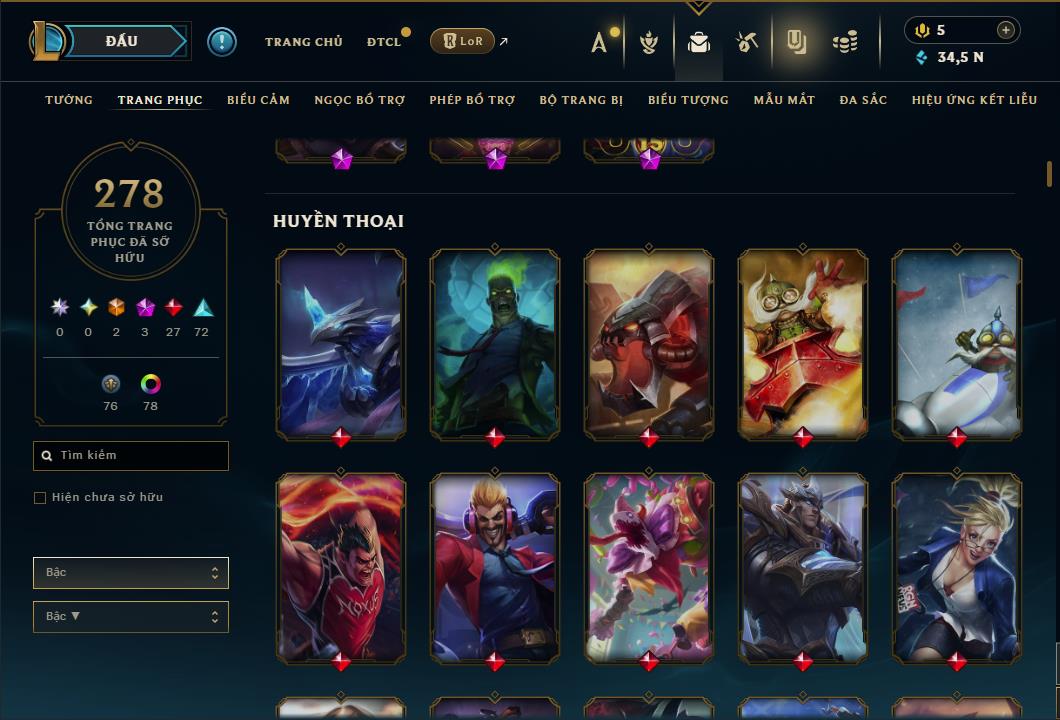
Task: Switch to the ĐA SẮC tab
Action: coord(863,100)
